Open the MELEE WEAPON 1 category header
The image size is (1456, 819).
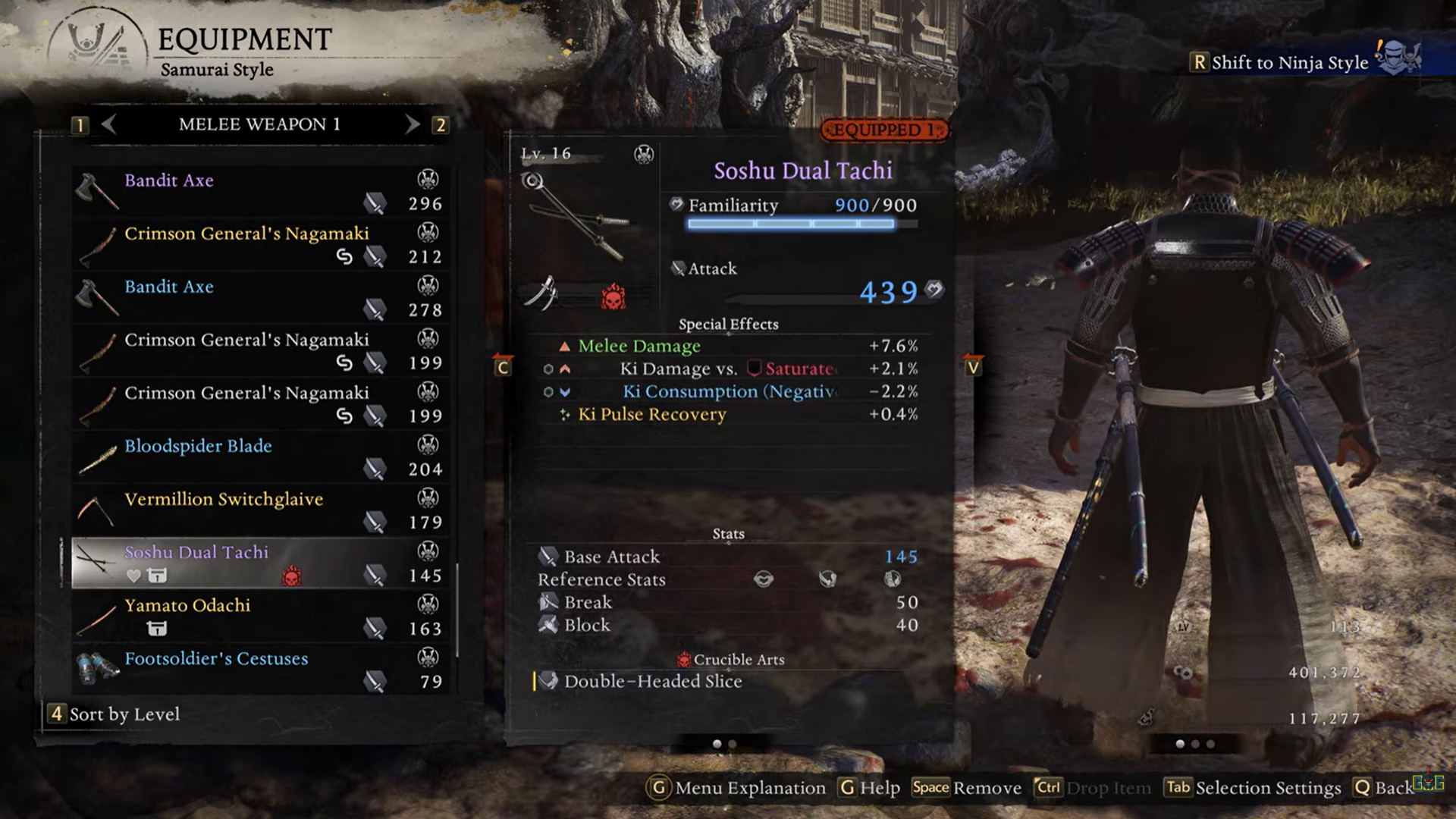click(258, 125)
